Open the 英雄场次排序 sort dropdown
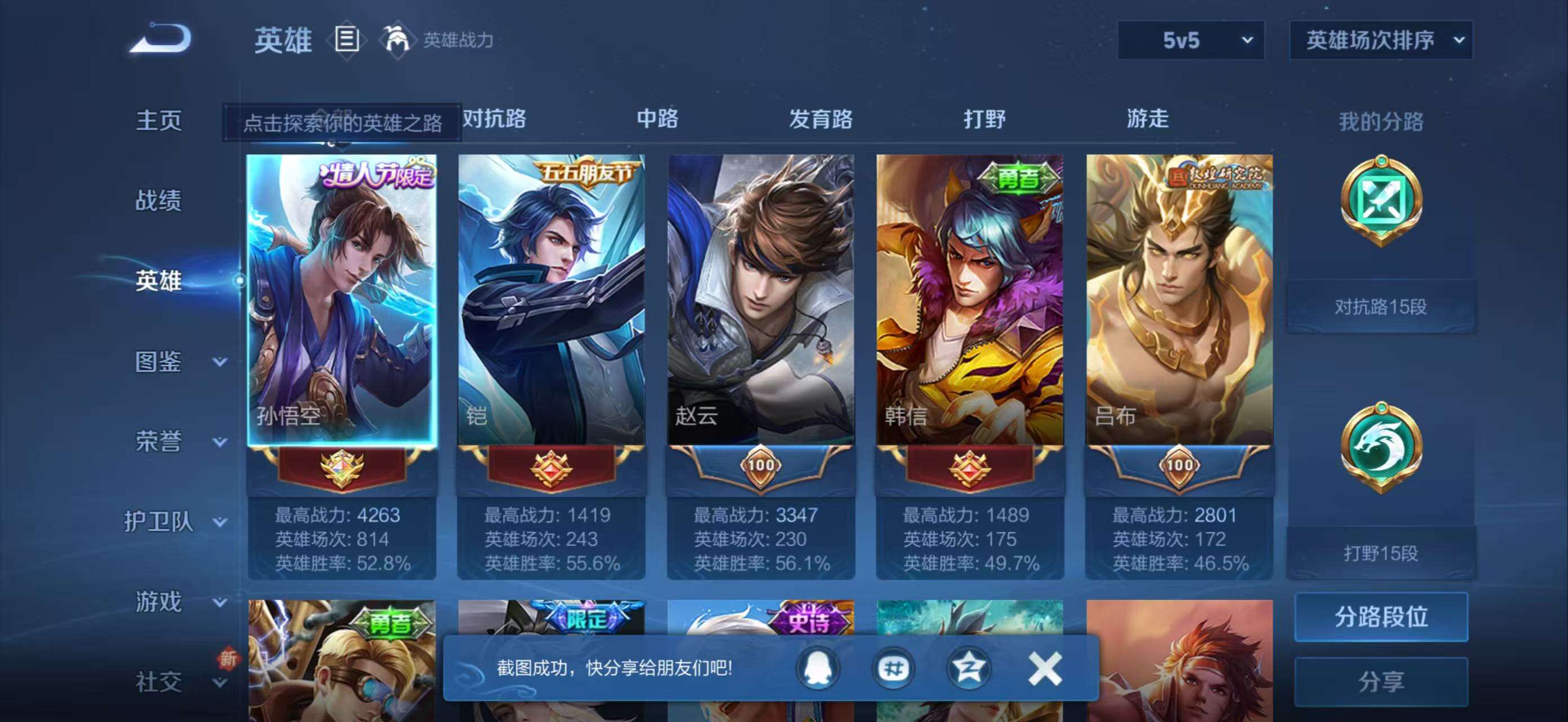Screen dimensions: 1568x722 (x=1380, y=40)
